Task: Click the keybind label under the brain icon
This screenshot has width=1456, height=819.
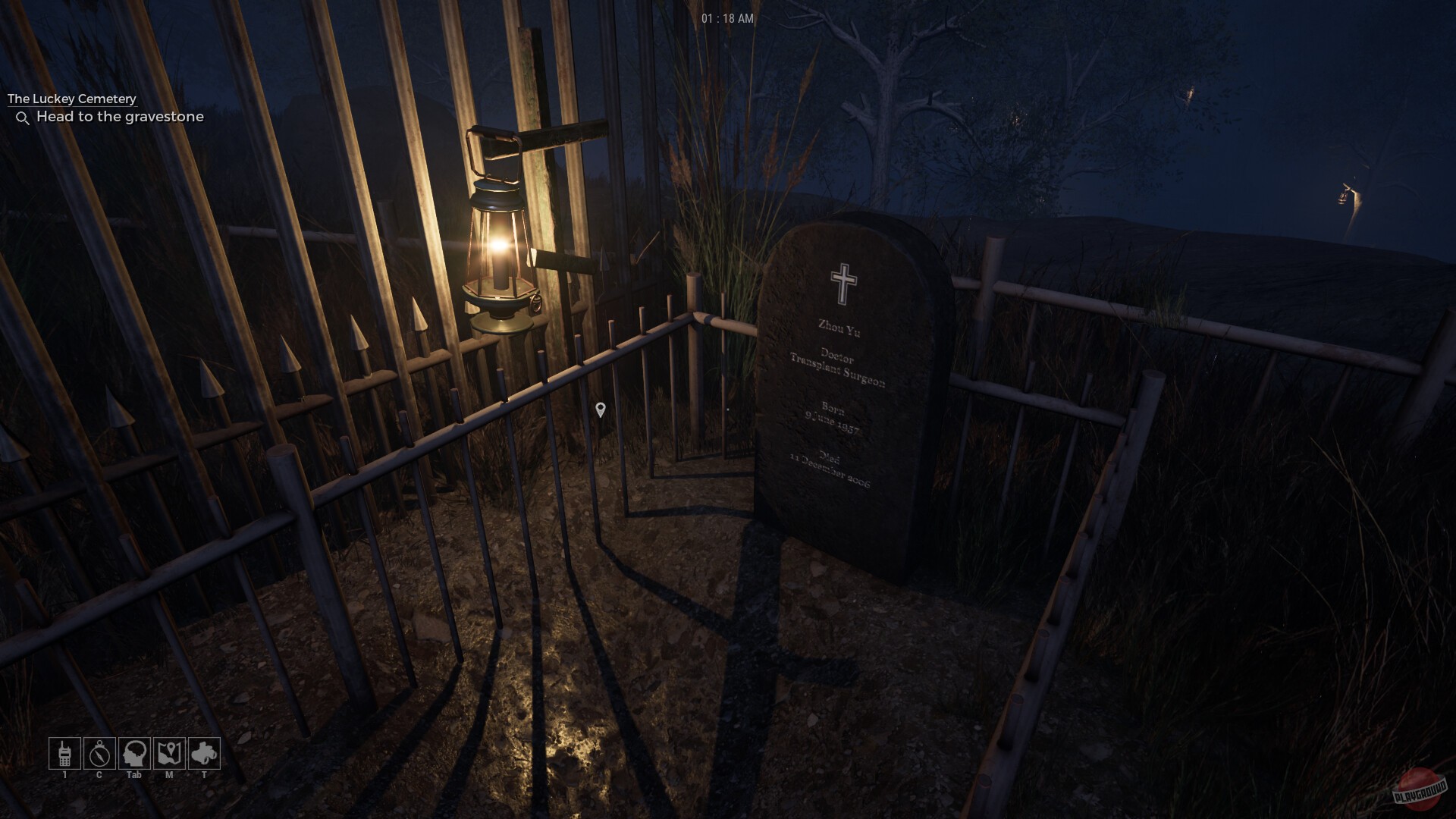Action: click(135, 775)
